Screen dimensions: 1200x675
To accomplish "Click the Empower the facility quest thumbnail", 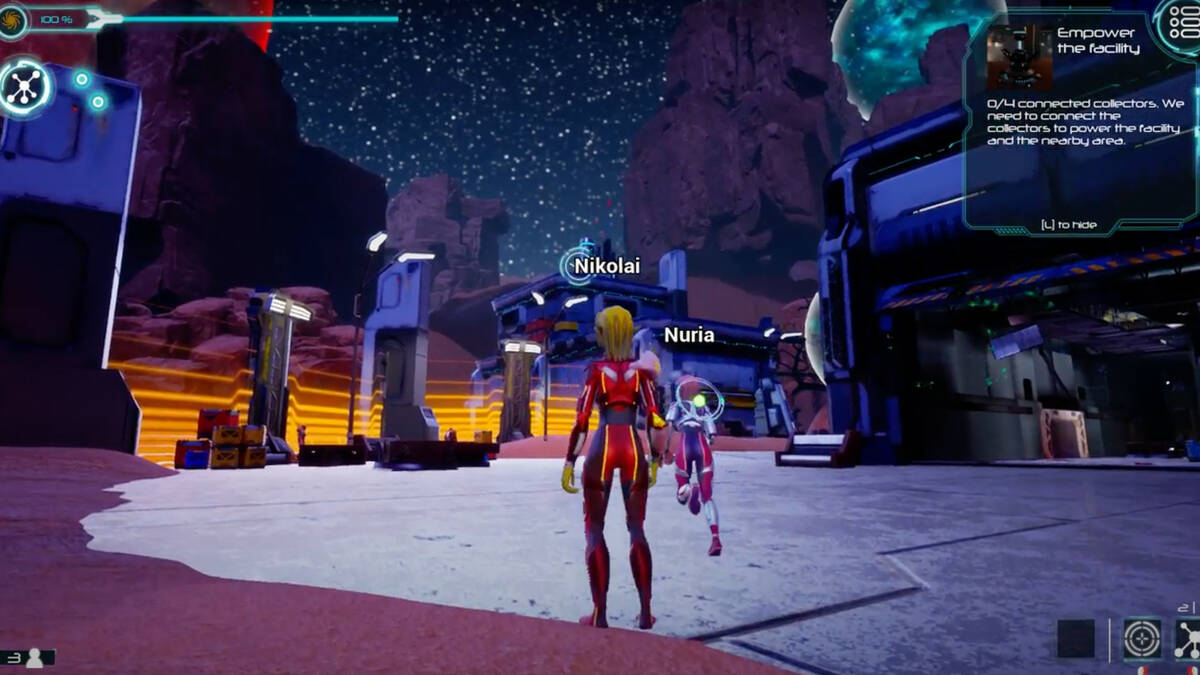I will click(x=1019, y=57).
